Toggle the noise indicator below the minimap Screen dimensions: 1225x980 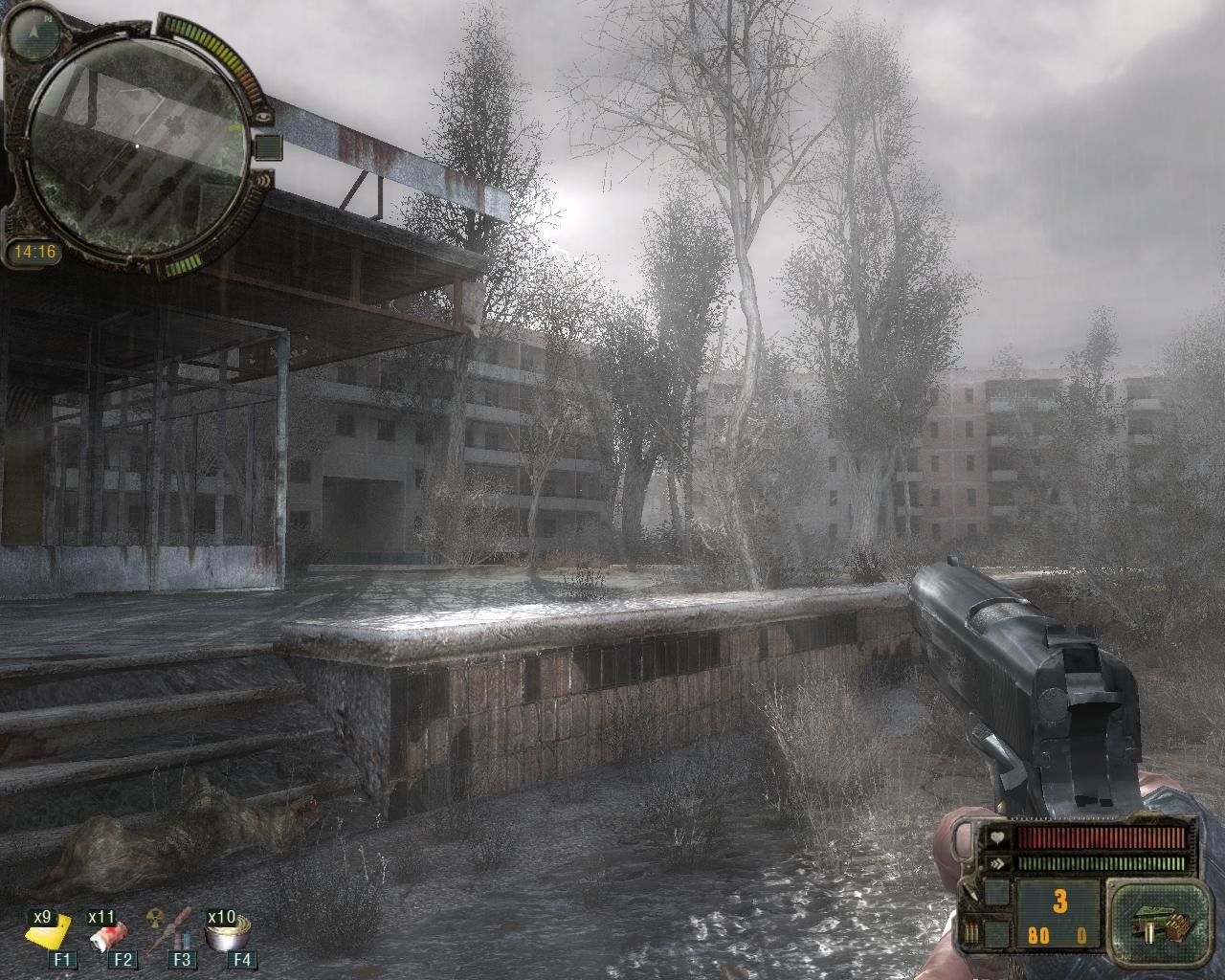[263, 180]
